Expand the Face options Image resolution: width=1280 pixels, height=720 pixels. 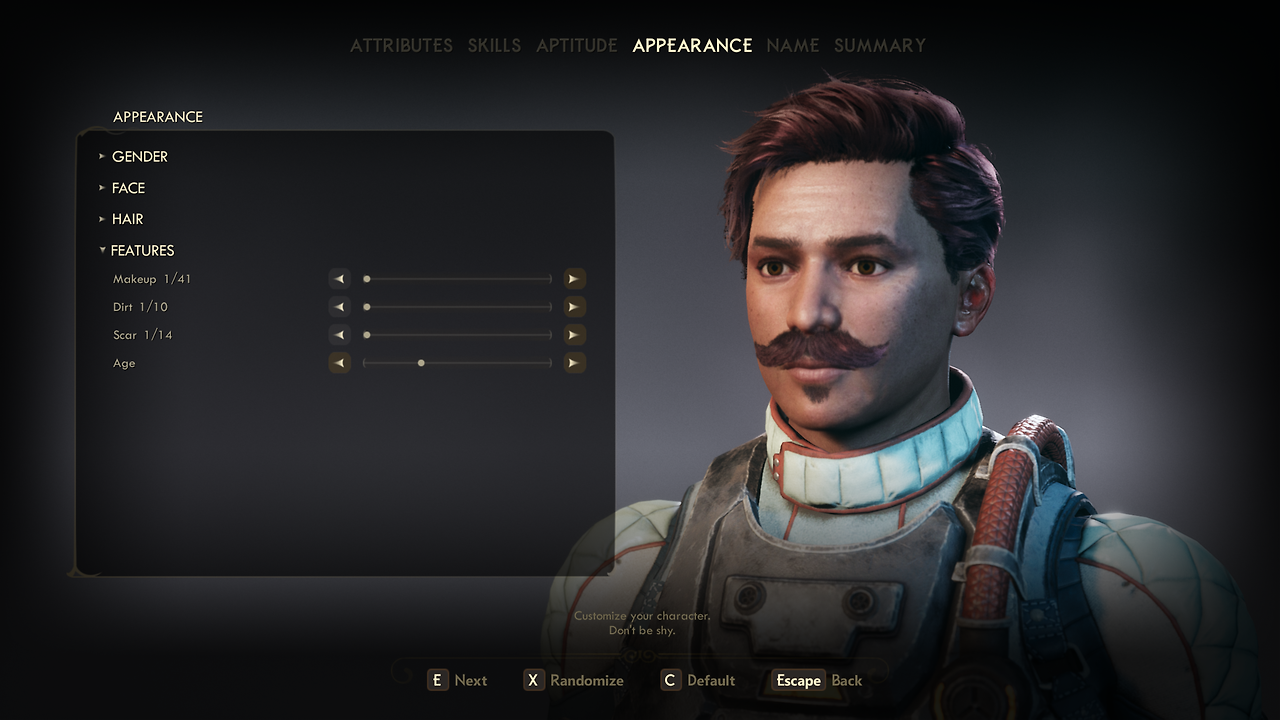pos(128,188)
